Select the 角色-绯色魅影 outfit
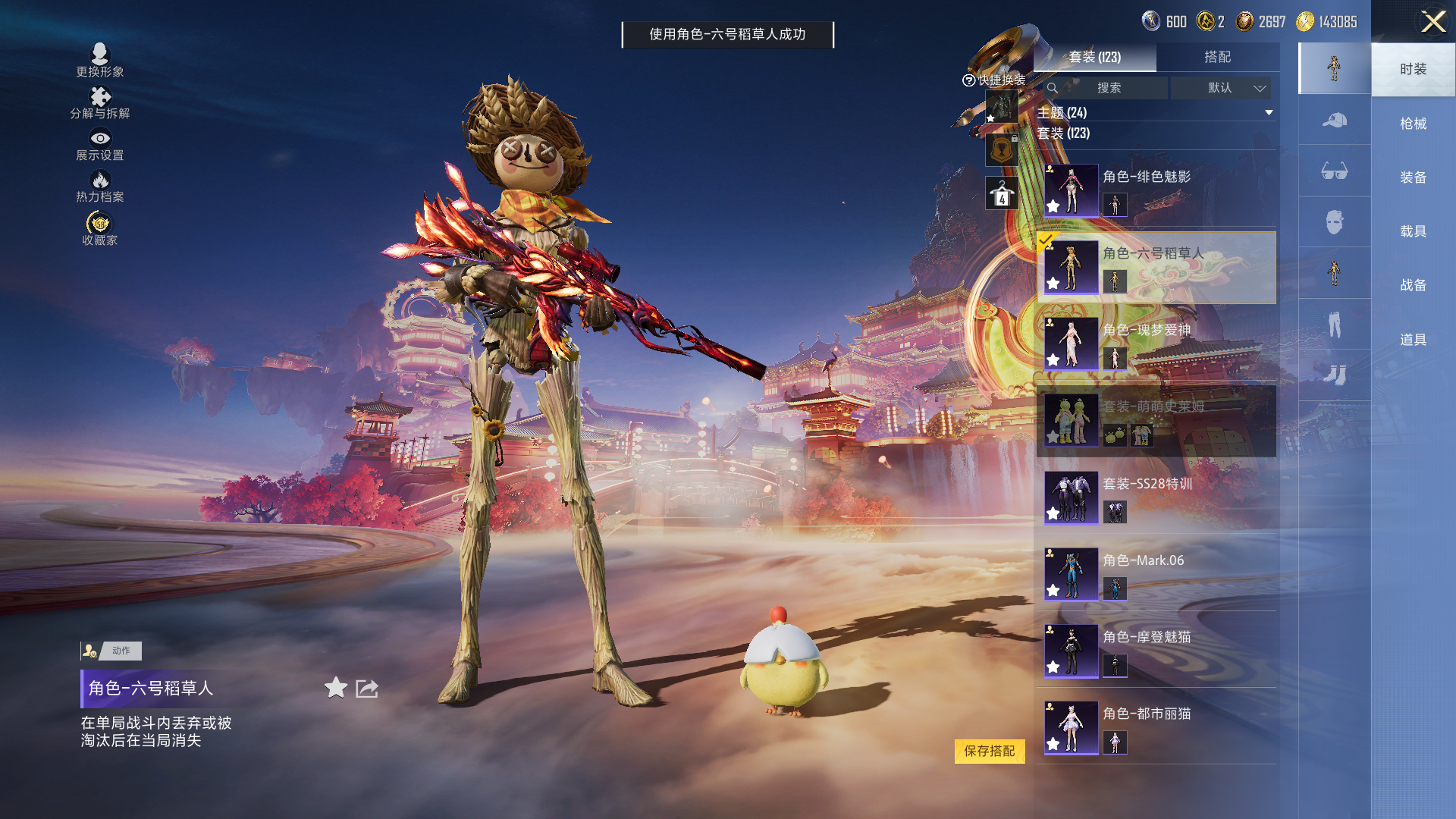 [x=1156, y=190]
